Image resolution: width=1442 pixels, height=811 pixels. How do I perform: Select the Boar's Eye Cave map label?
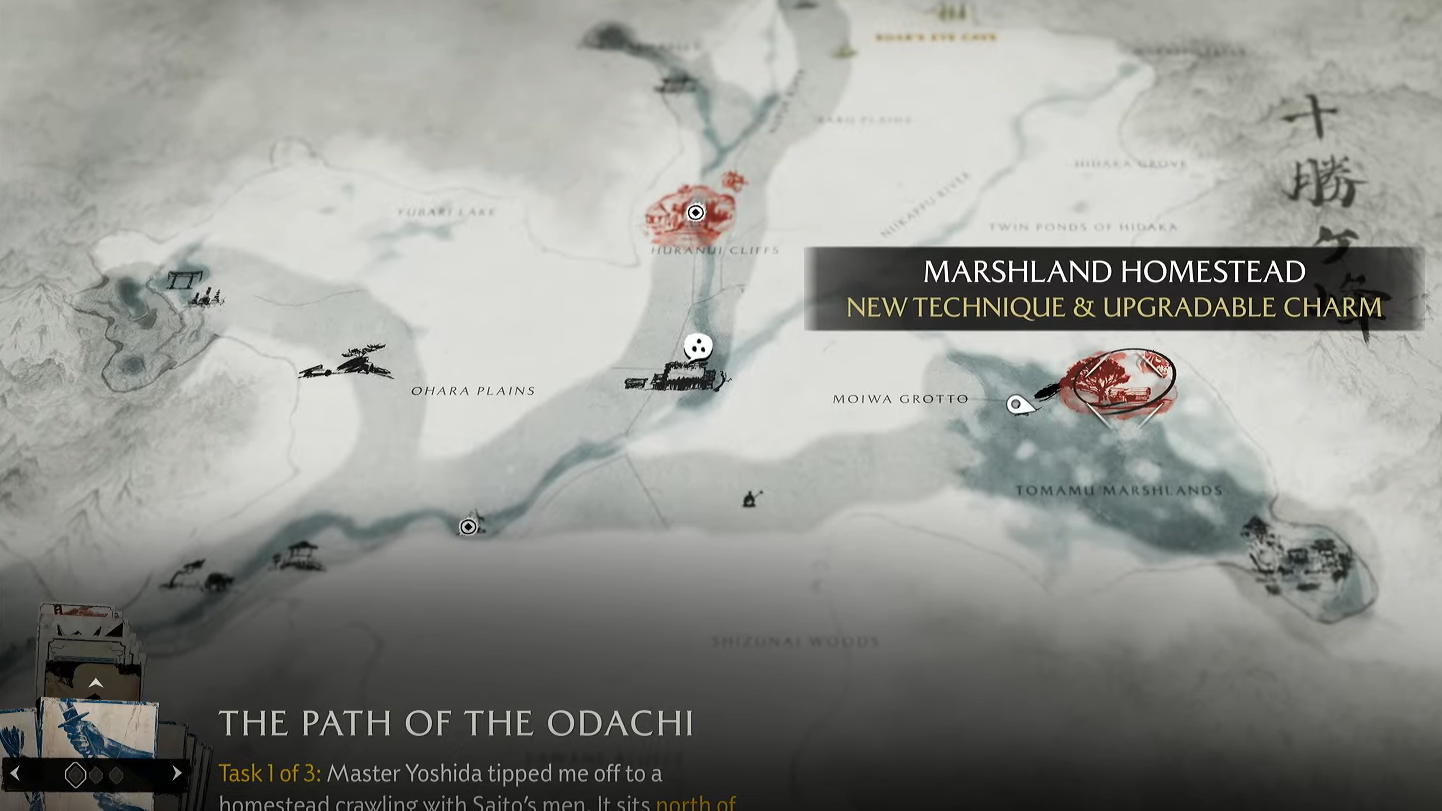click(936, 37)
